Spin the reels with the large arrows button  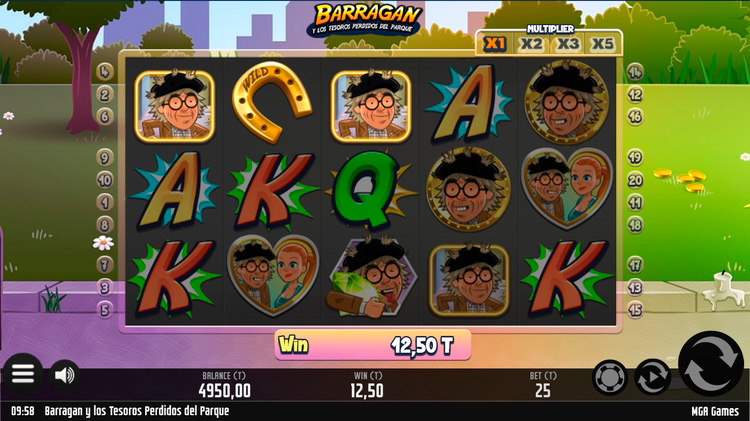[711, 367]
